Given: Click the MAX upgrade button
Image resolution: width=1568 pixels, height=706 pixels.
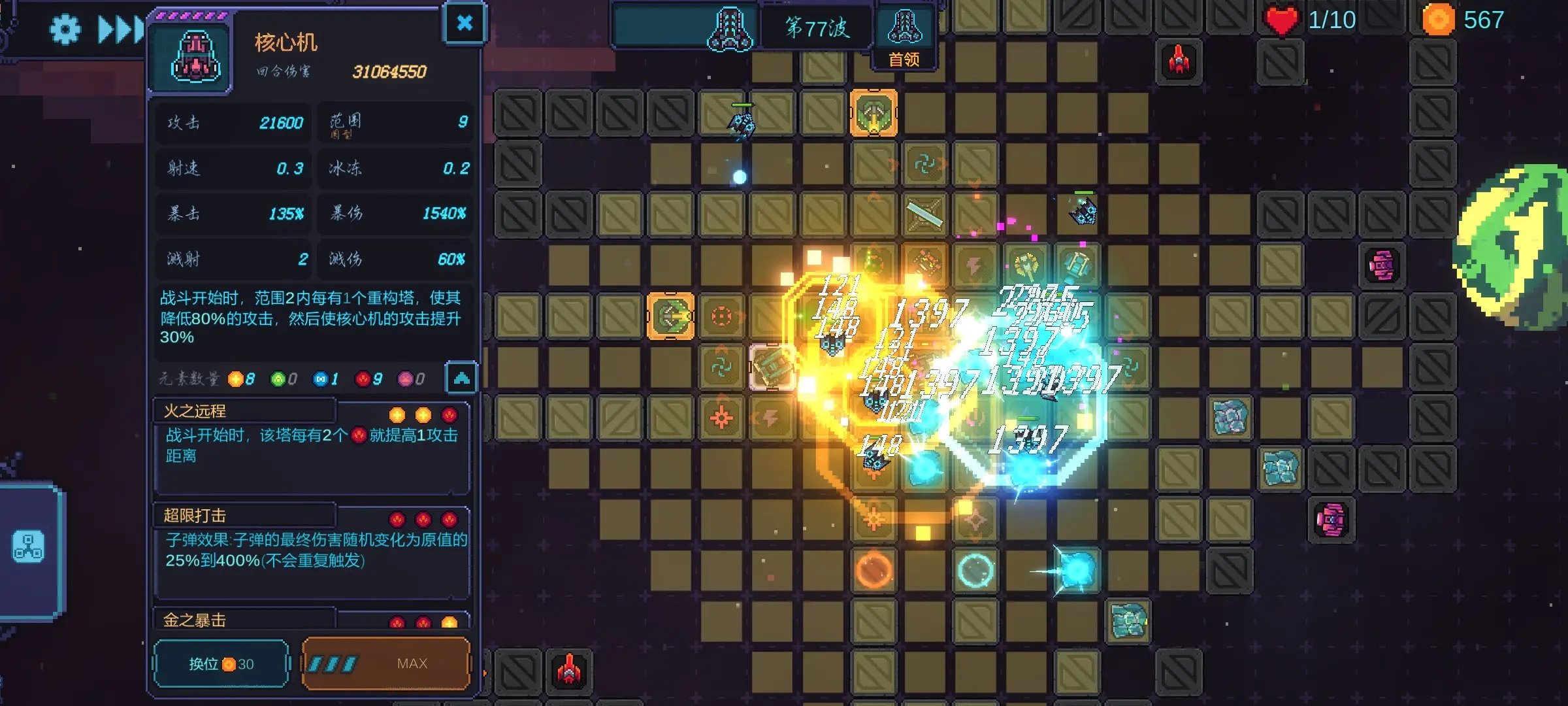Looking at the screenshot, I should tap(386, 664).
